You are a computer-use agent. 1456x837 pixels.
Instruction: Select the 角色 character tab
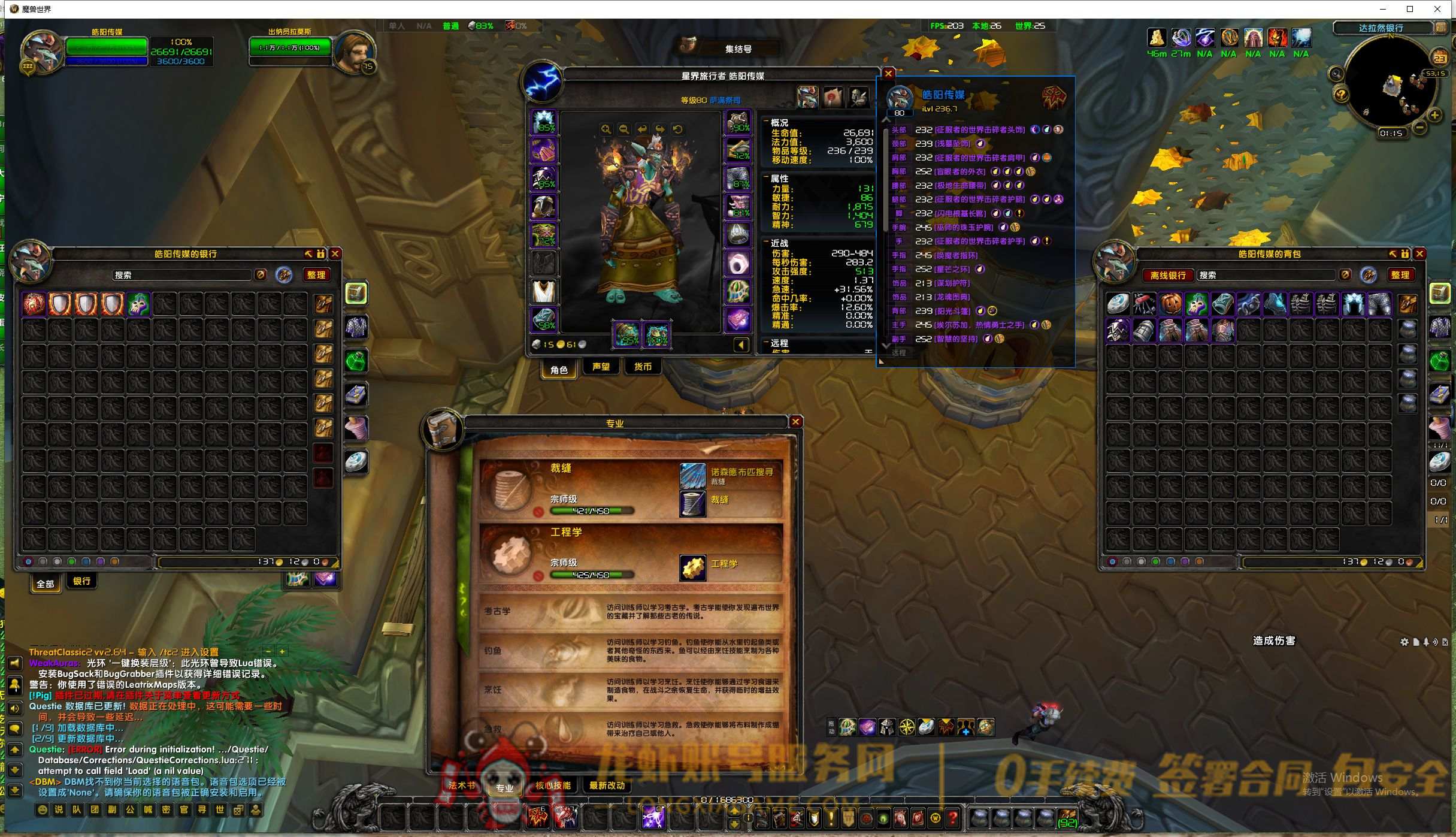559,370
